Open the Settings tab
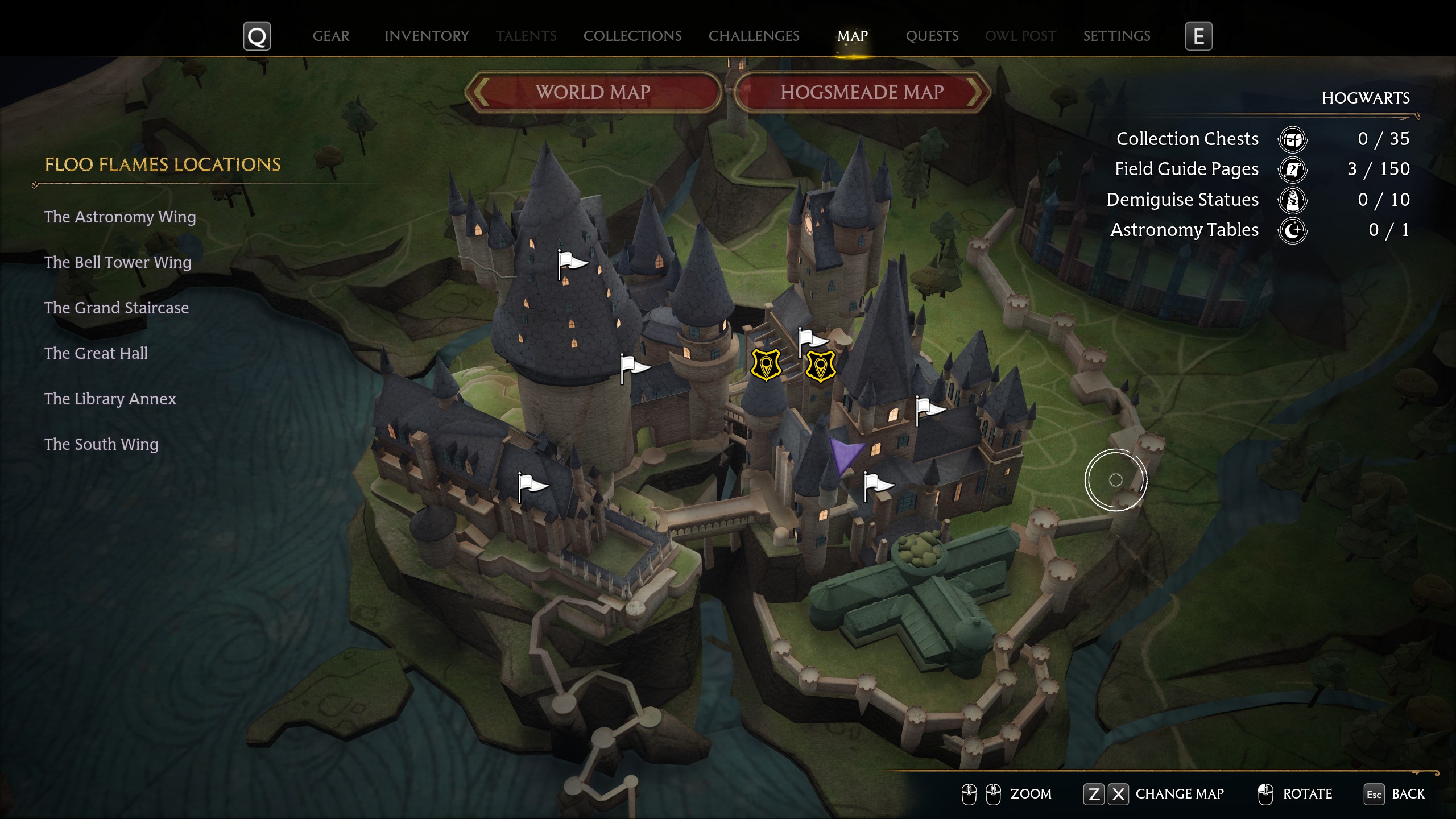This screenshot has height=819, width=1456. click(x=1116, y=36)
